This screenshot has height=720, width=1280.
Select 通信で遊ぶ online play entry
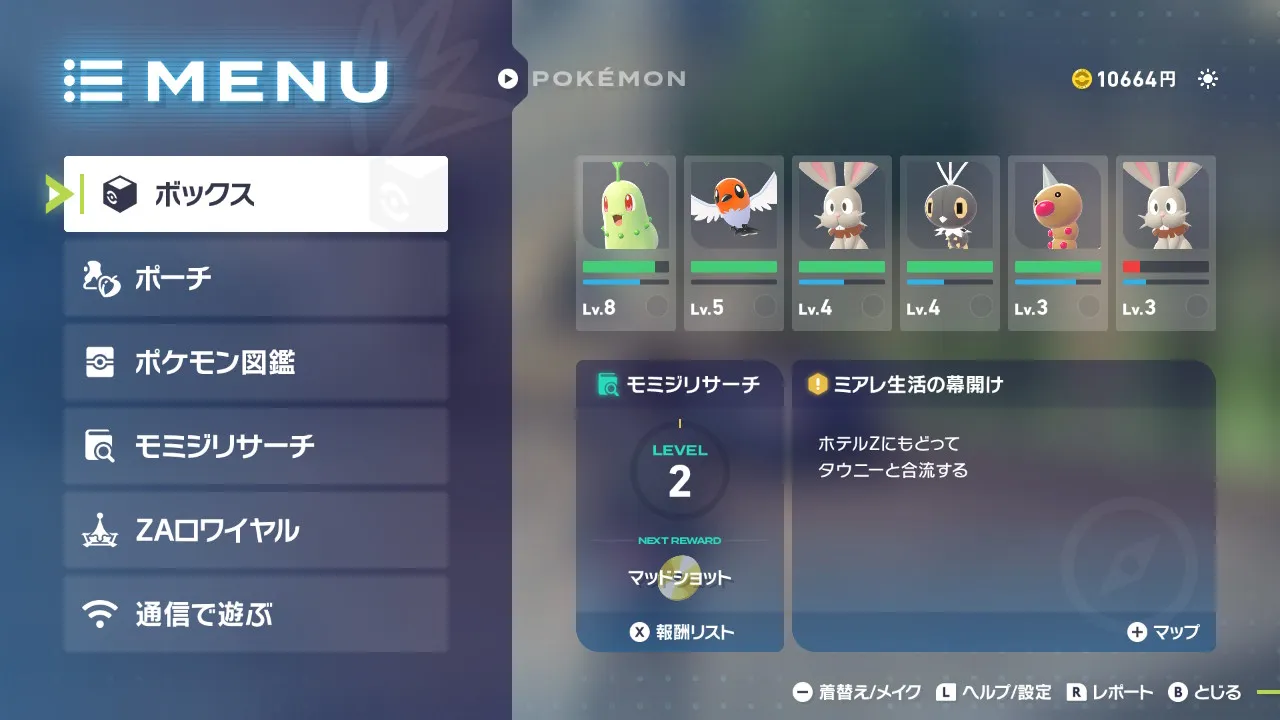(255, 614)
